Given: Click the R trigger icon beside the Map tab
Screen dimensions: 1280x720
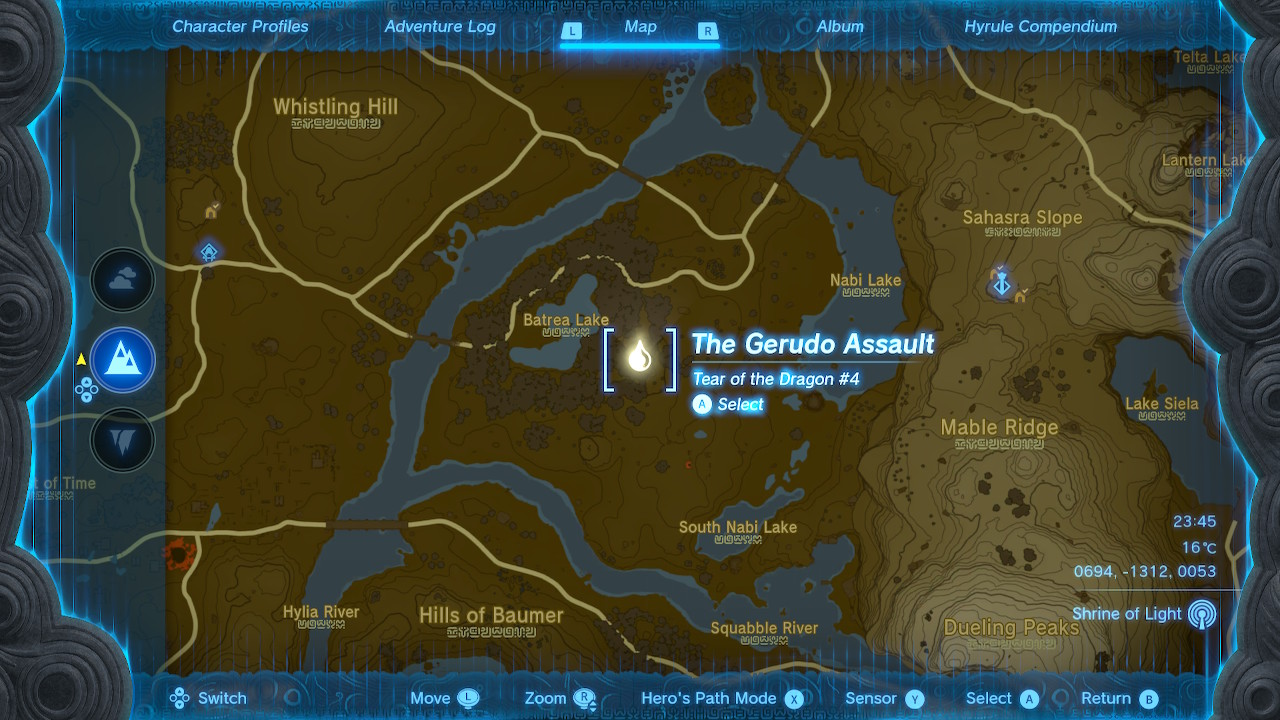Looking at the screenshot, I should [708, 31].
